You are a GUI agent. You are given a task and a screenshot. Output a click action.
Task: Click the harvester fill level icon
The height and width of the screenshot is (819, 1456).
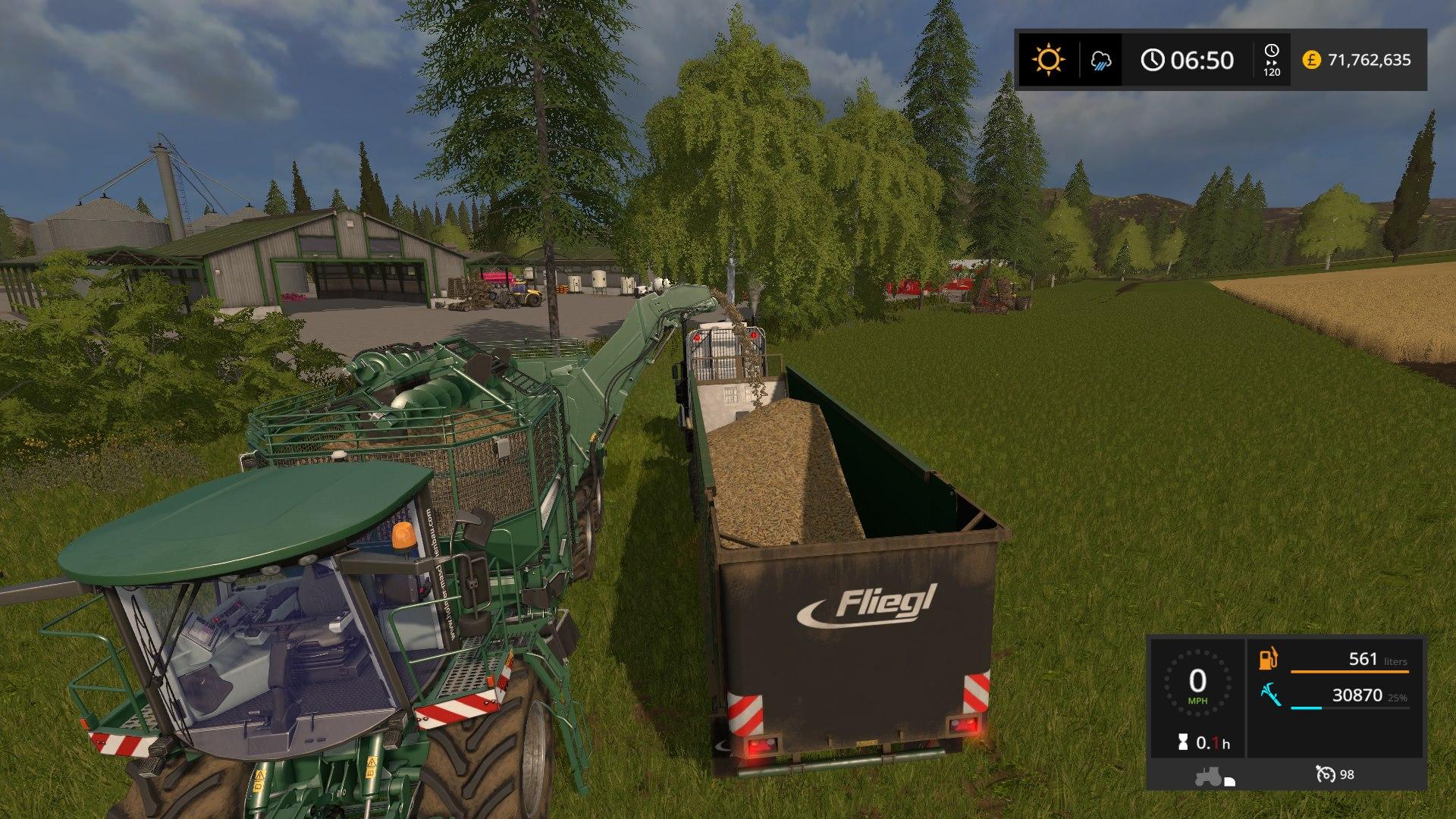tap(1271, 695)
